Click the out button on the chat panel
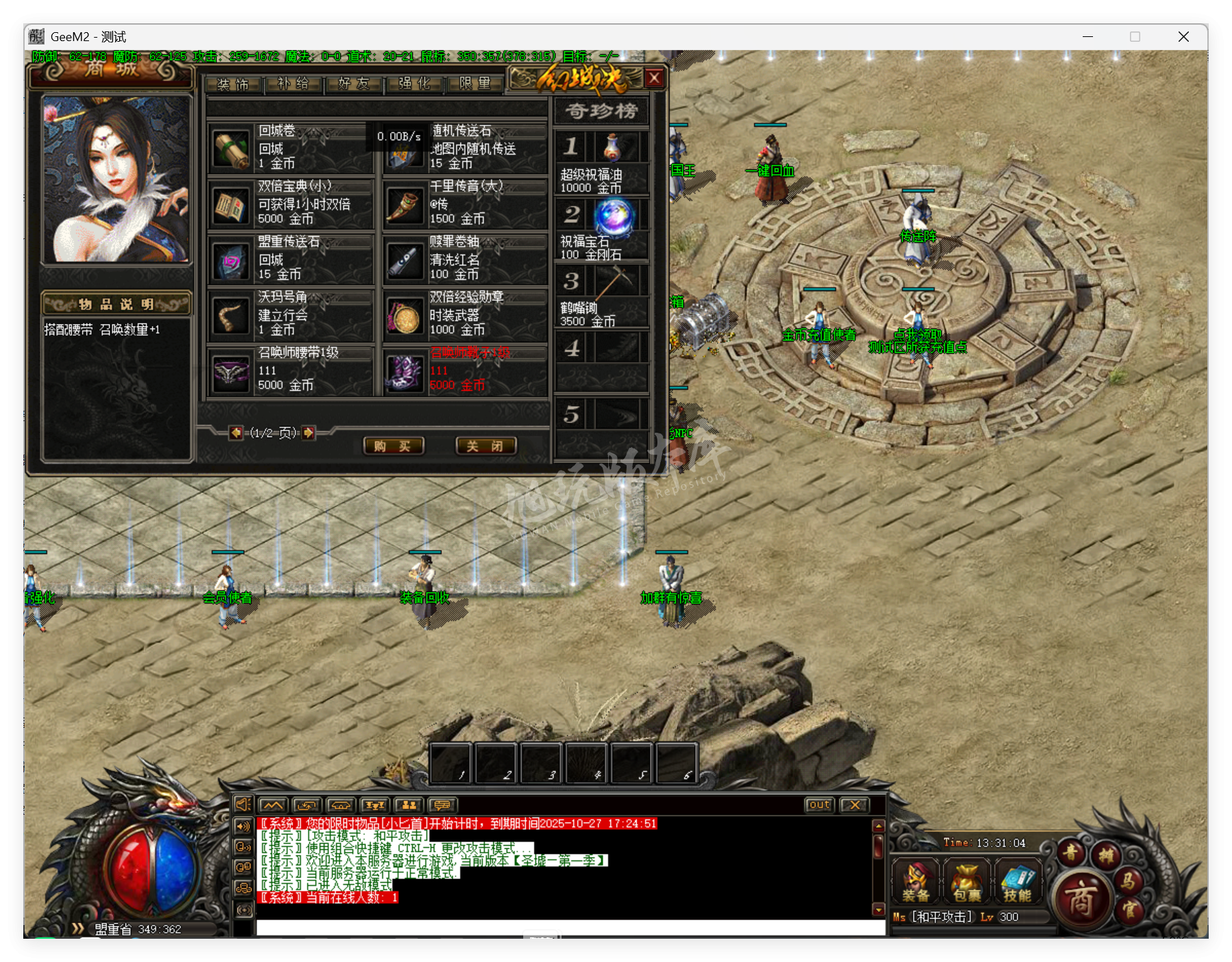The height and width of the screenshot is (962, 1232). pyautogui.click(x=819, y=805)
